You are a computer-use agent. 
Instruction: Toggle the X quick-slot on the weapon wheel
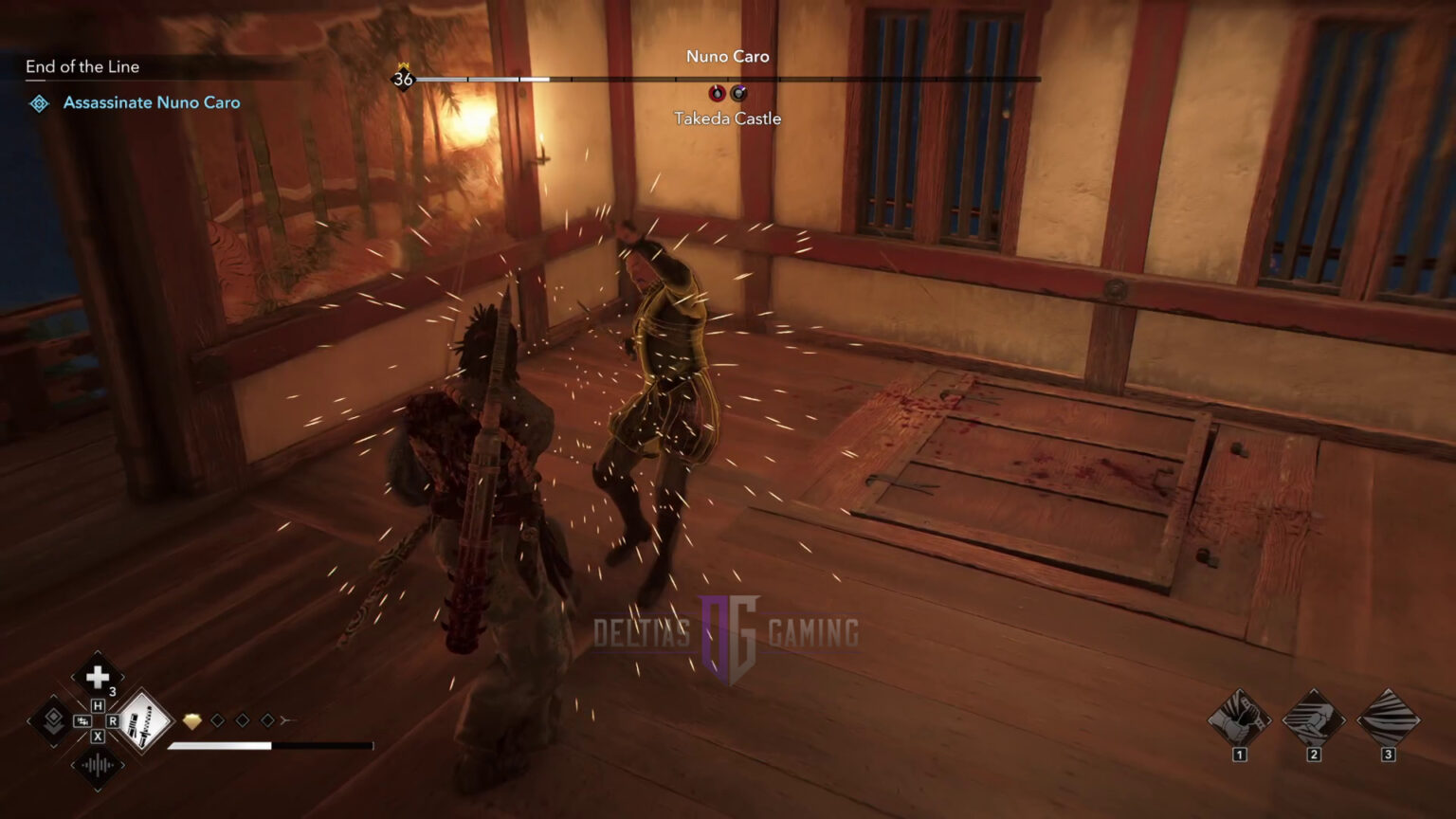[x=99, y=737]
